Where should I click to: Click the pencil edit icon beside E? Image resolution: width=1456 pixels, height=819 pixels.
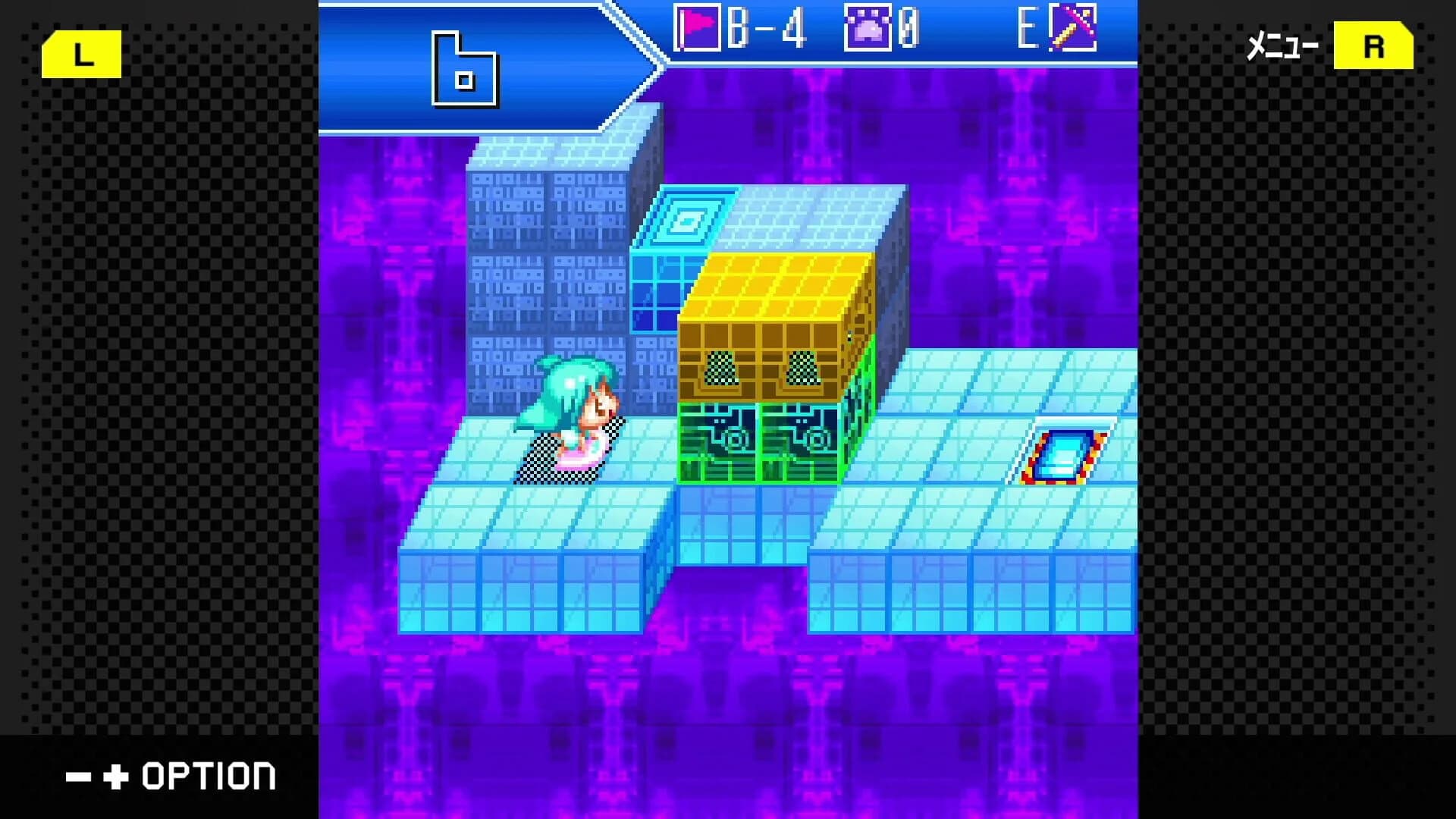point(1077,30)
